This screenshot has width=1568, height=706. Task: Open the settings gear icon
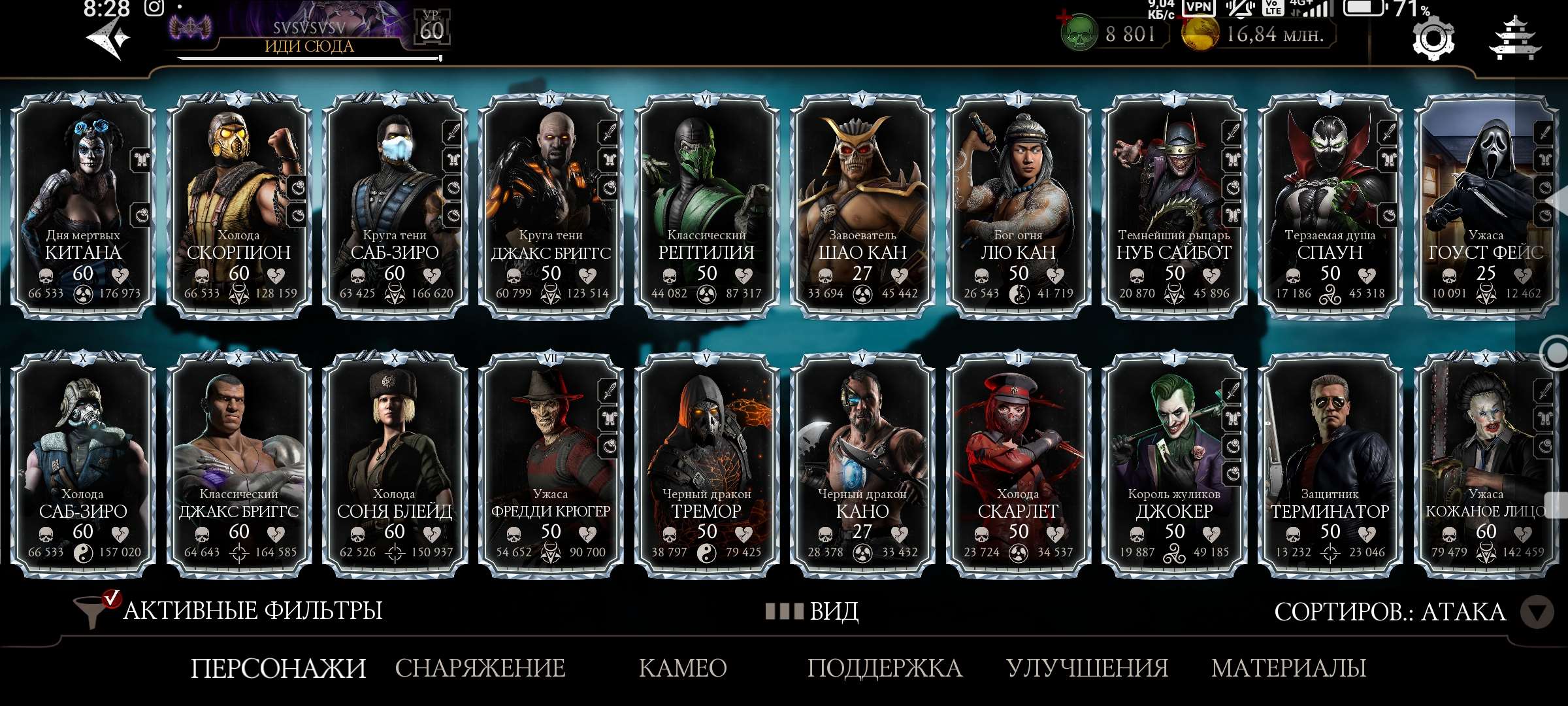point(1433,39)
